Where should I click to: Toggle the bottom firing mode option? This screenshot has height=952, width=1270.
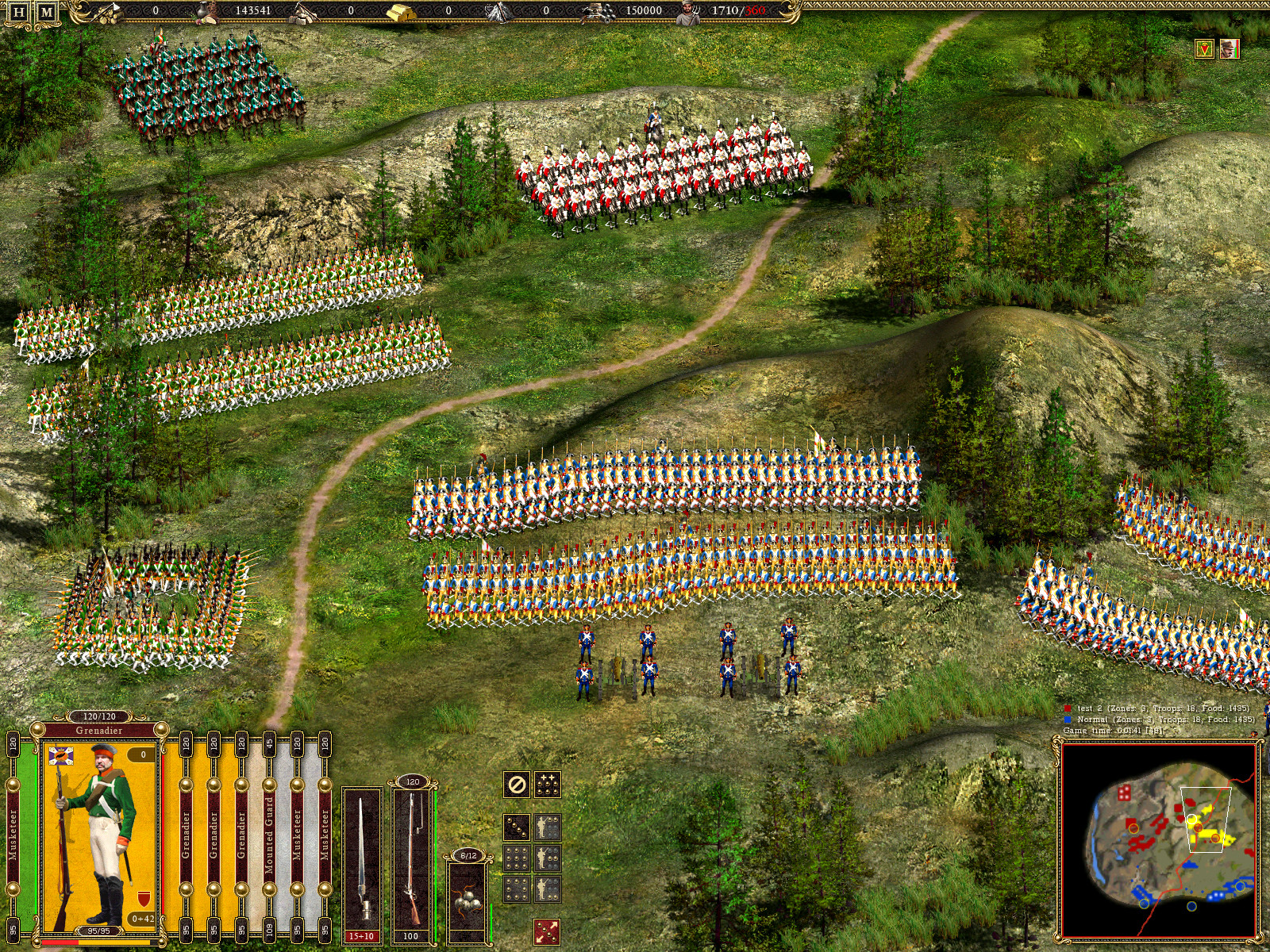[x=548, y=889]
